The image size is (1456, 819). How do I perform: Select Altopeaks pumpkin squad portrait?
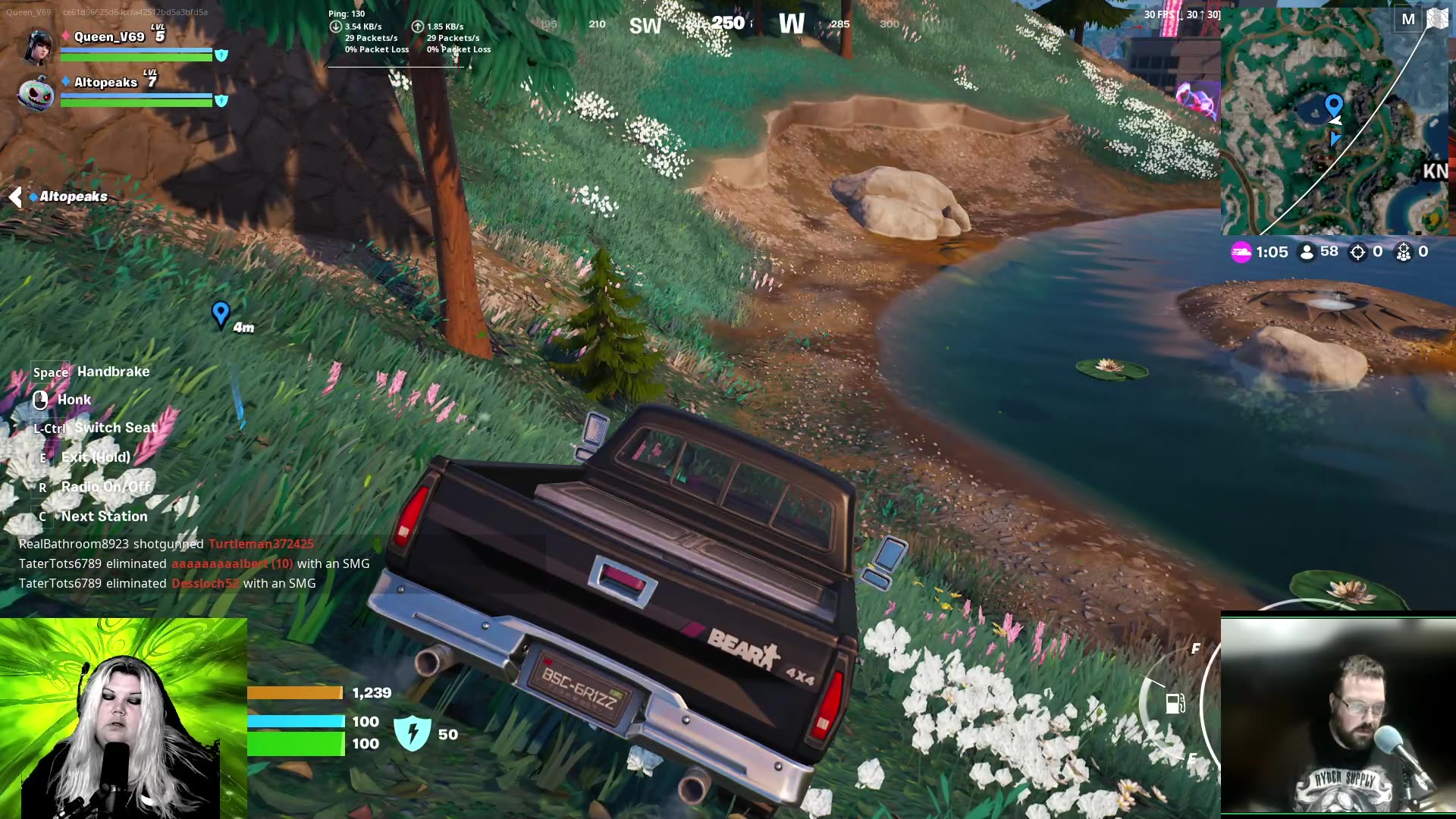36,93
